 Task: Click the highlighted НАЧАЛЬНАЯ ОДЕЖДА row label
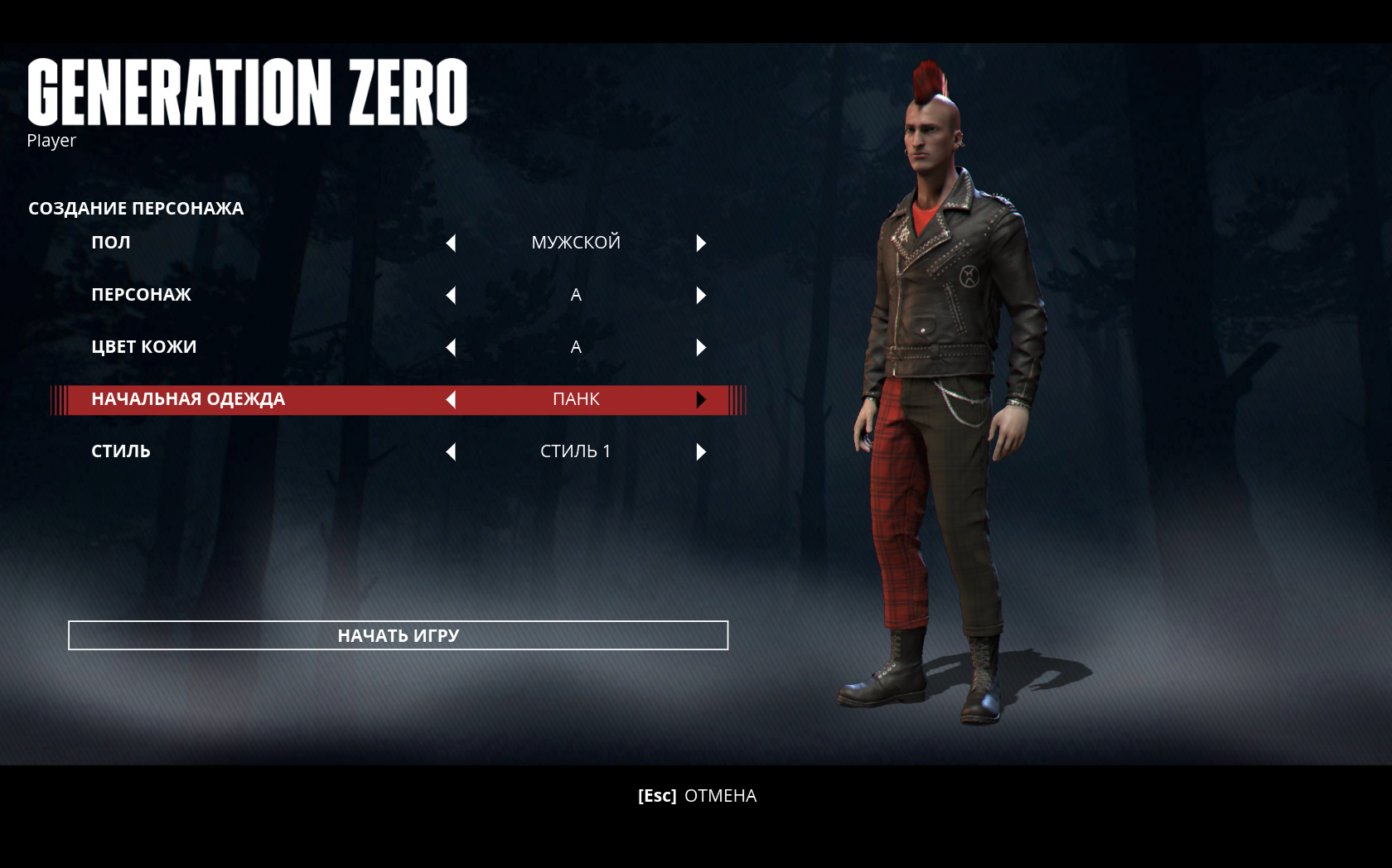click(188, 399)
